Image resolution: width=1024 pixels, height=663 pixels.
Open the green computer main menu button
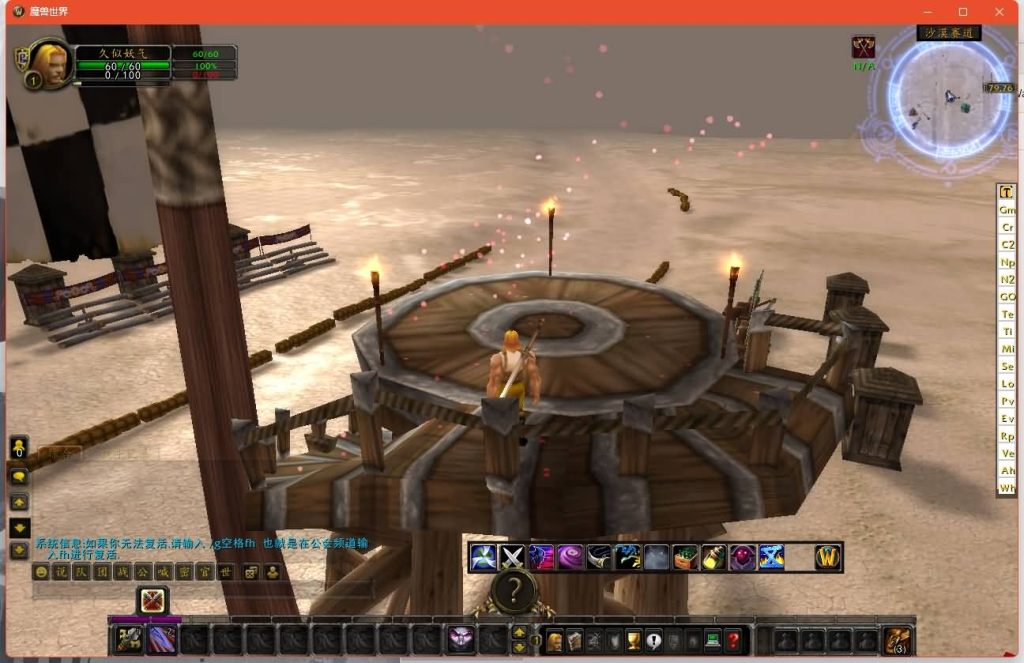[713, 641]
